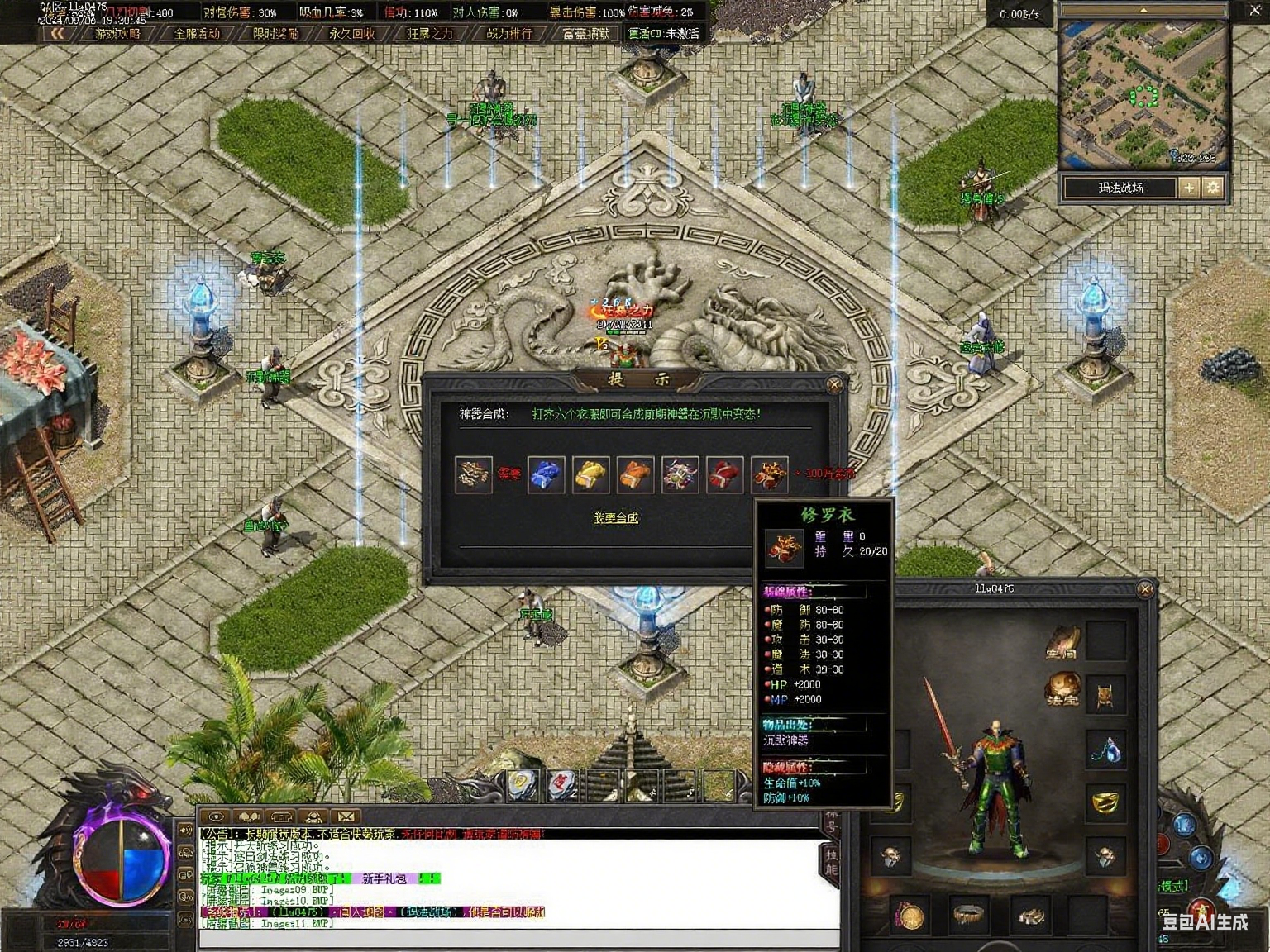Open the minimap gear settings
Image resolution: width=1270 pixels, height=952 pixels.
(x=1212, y=188)
